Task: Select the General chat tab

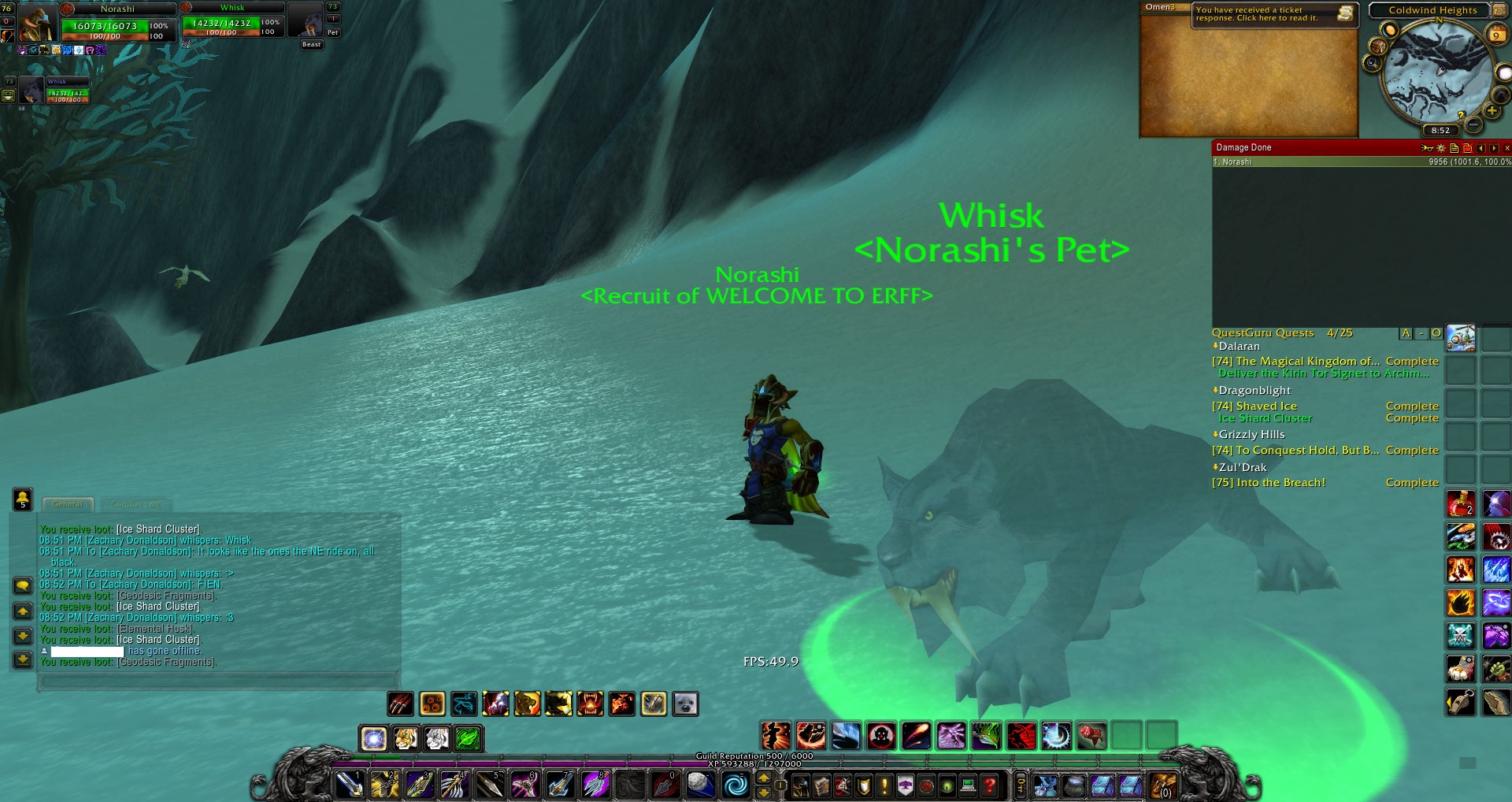Action: [x=68, y=504]
